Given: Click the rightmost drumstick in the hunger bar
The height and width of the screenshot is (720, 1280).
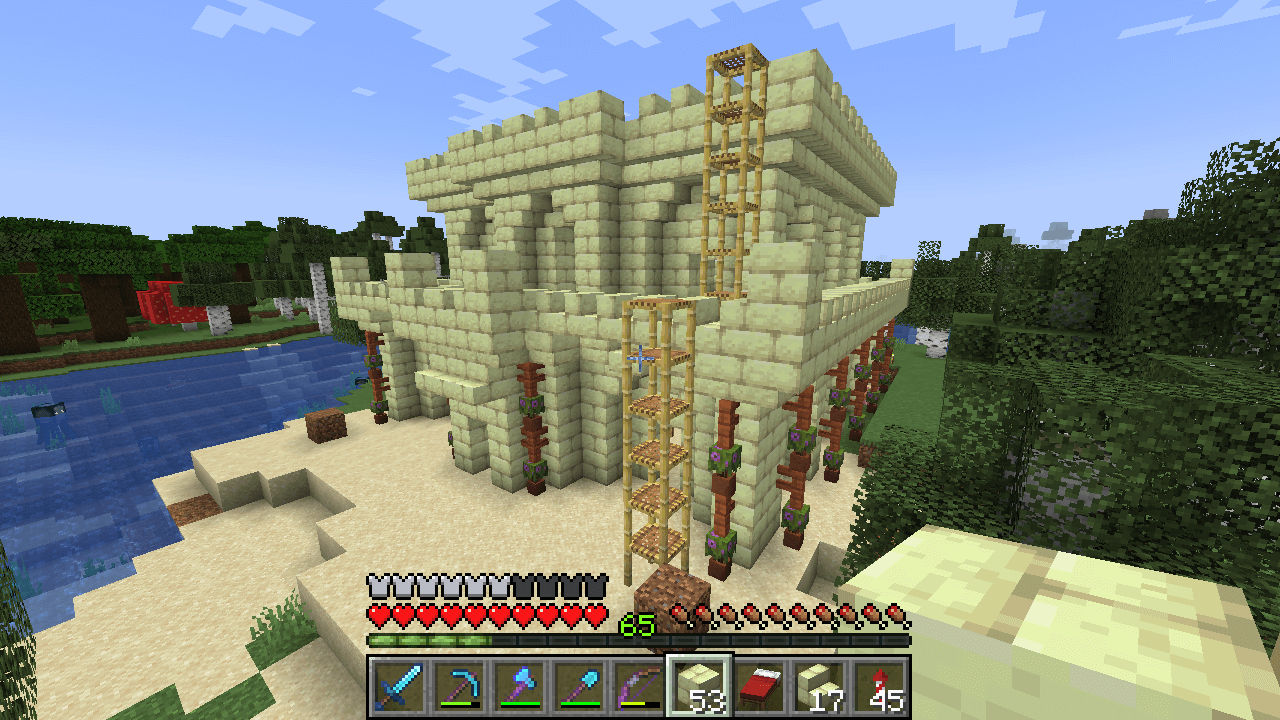Looking at the screenshot, I should pos(893,614).
